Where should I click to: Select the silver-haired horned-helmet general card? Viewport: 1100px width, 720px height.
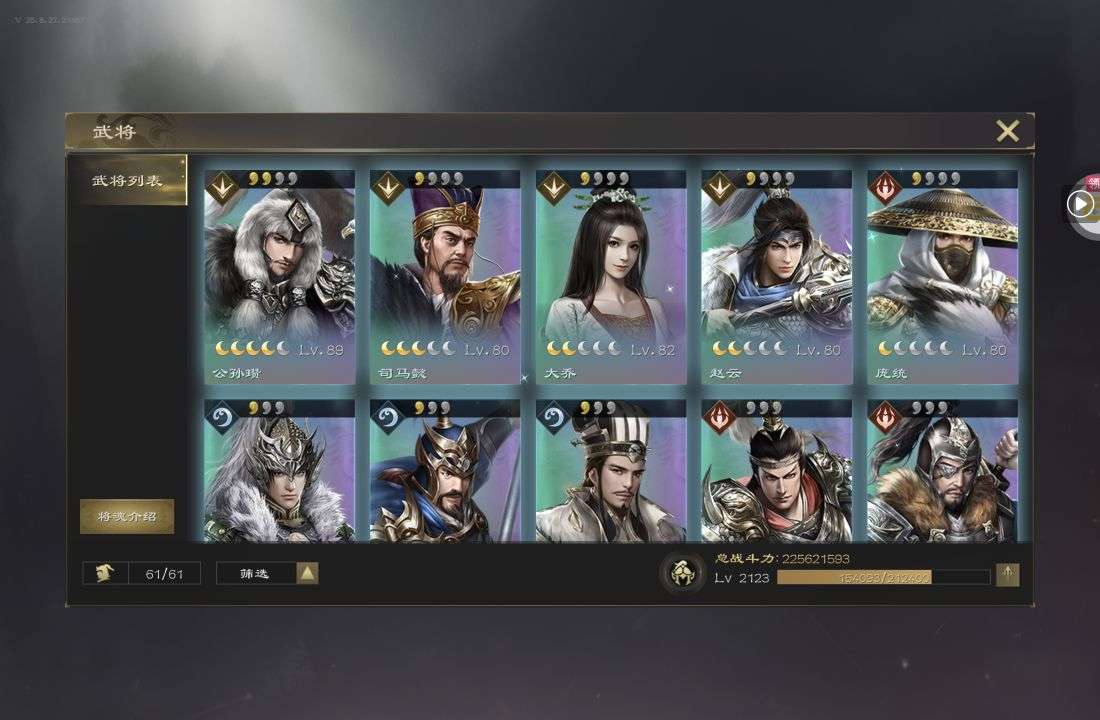[279, 472]
